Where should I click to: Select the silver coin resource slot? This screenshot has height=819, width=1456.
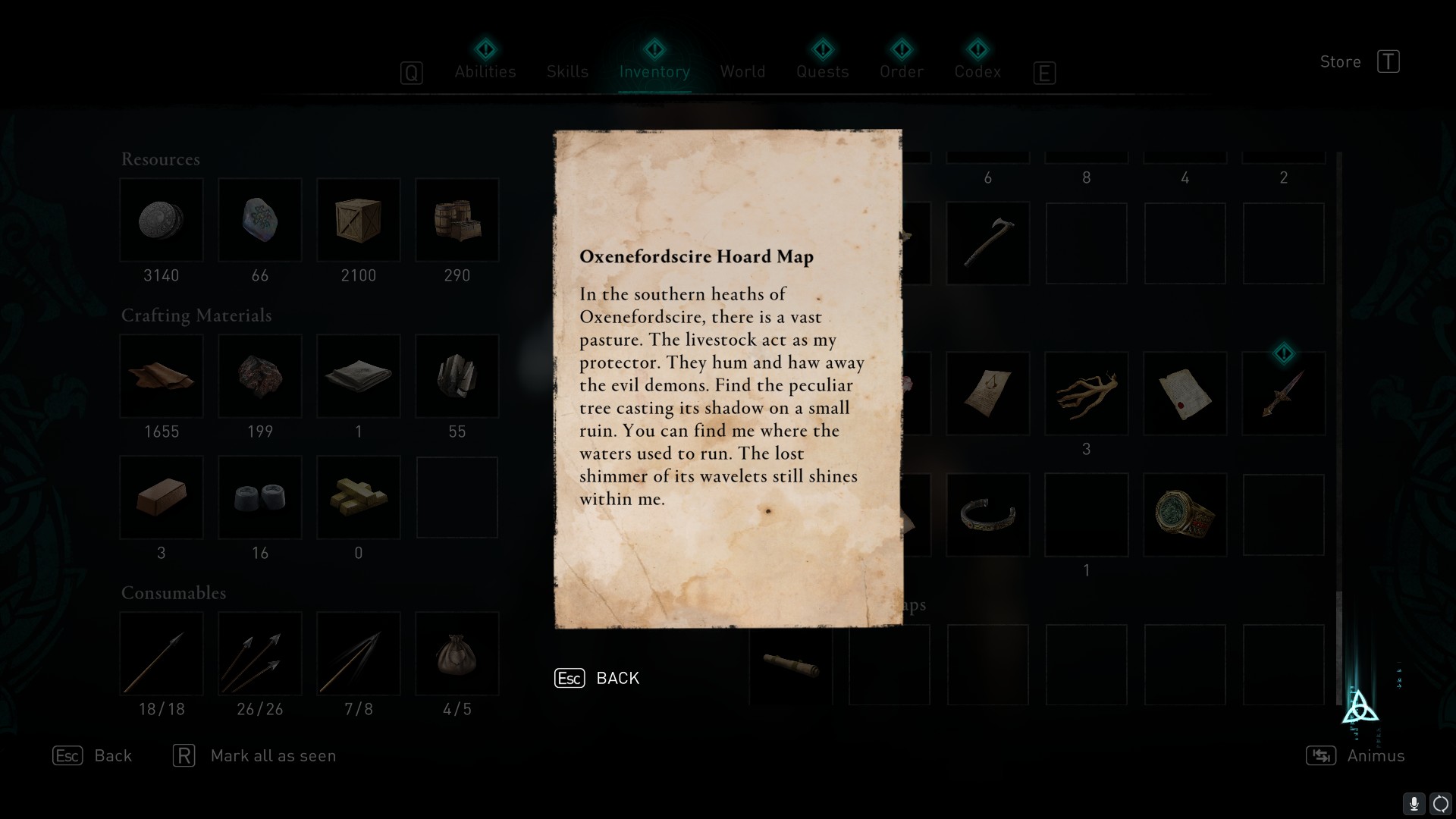tap(162, 221)
